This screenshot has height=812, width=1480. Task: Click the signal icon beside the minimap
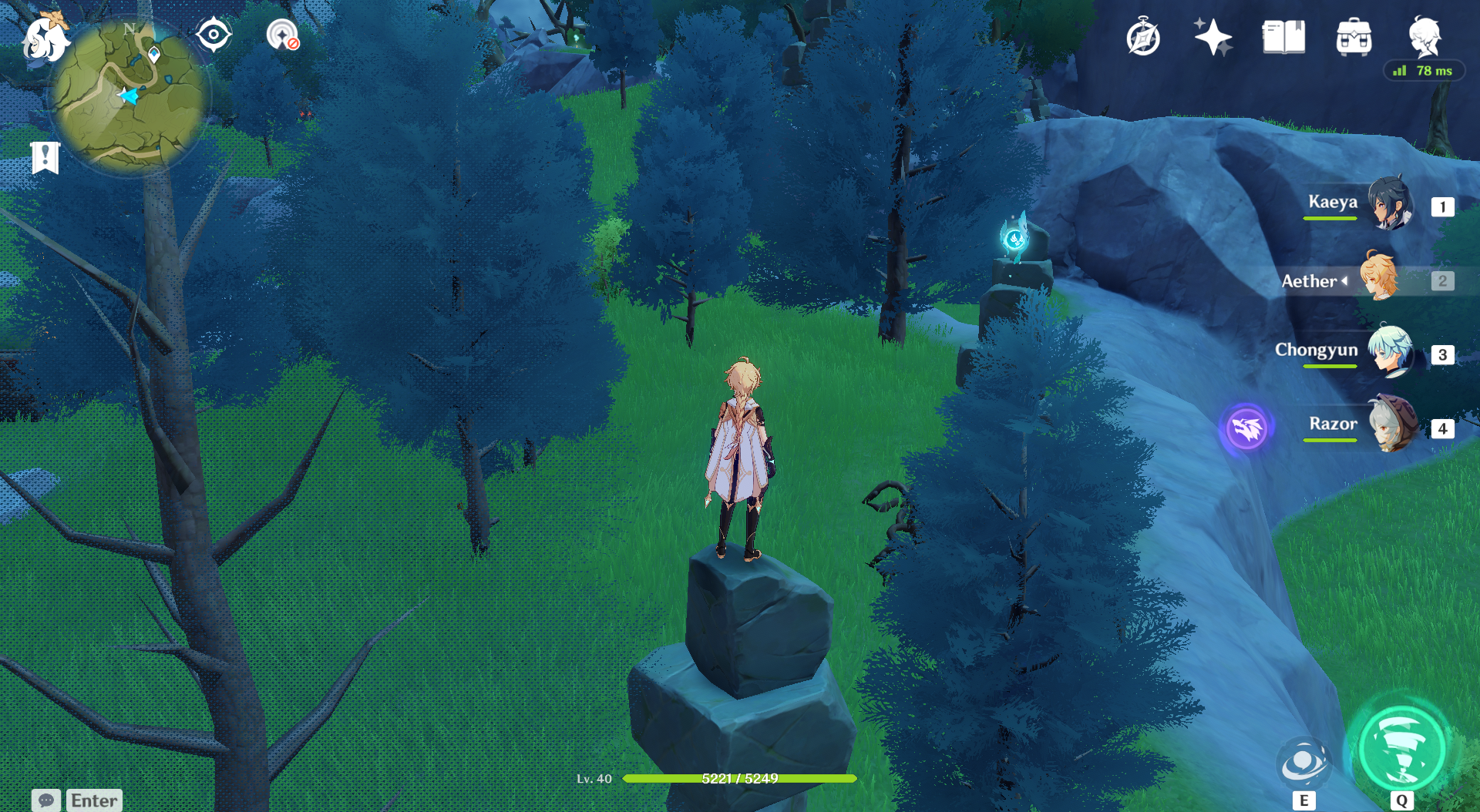(282, 35)
